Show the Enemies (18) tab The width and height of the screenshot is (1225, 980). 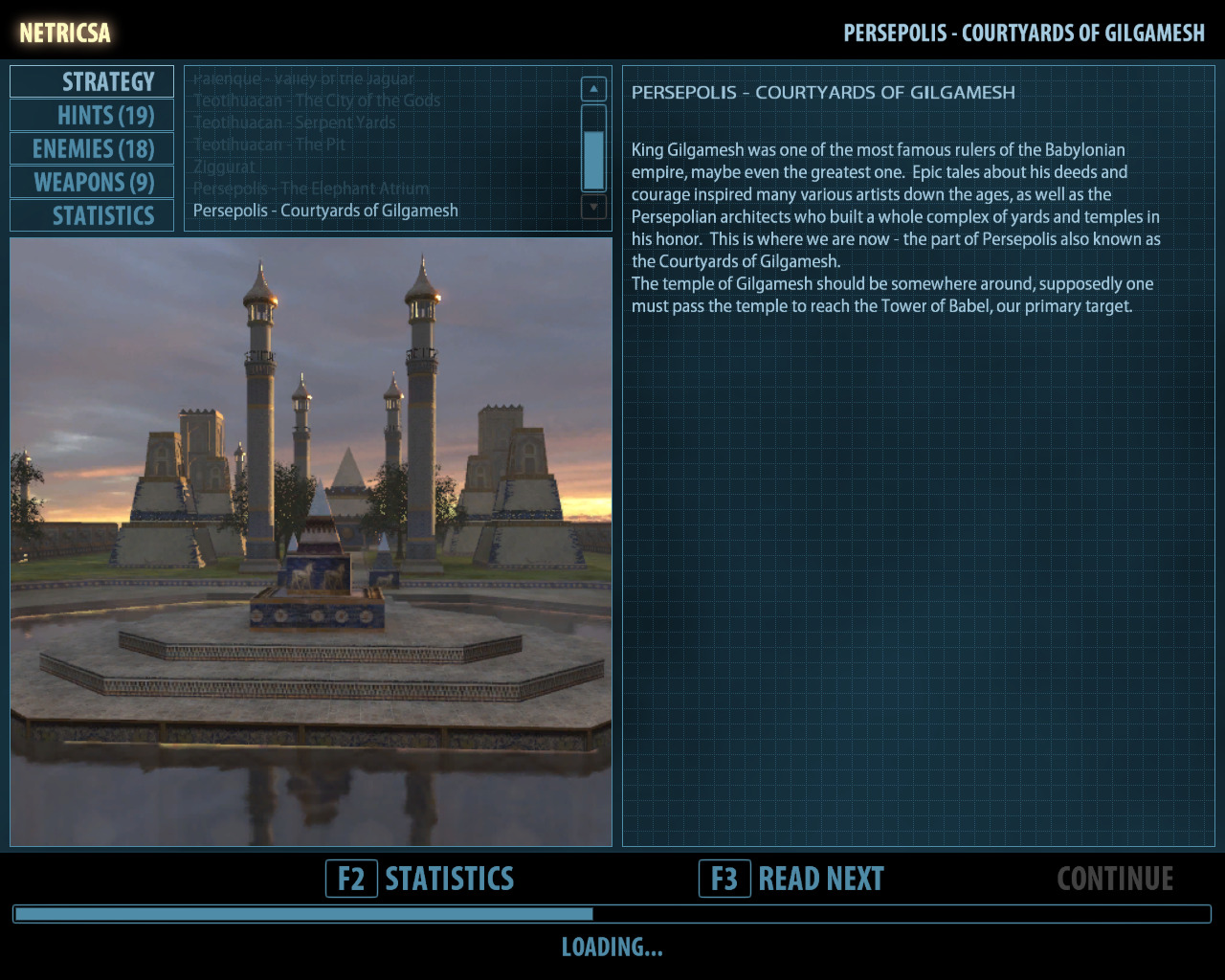click(92, 149)
